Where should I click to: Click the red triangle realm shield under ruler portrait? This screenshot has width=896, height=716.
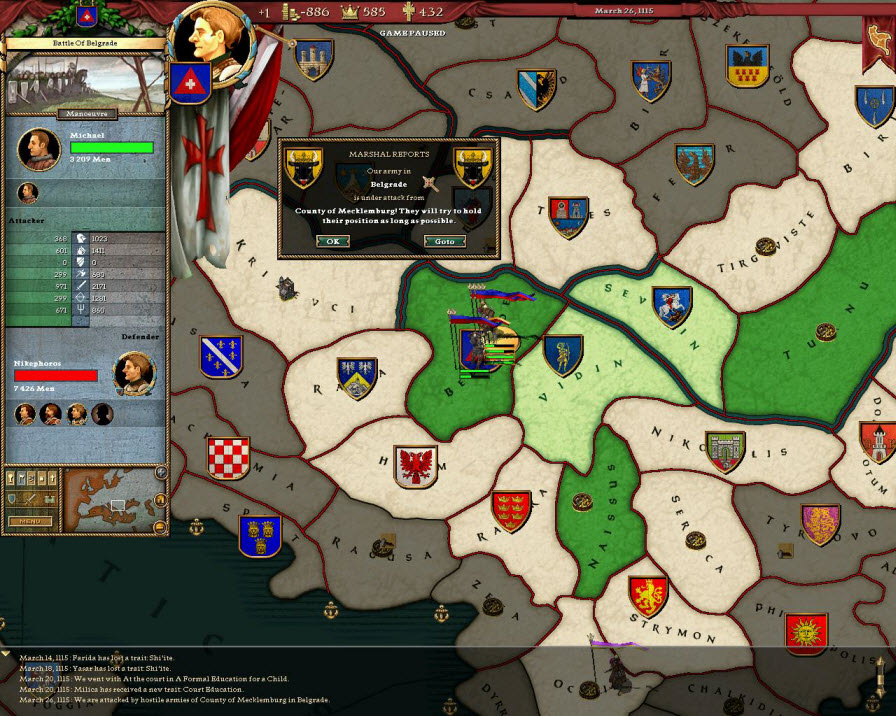tap(186, 82)
